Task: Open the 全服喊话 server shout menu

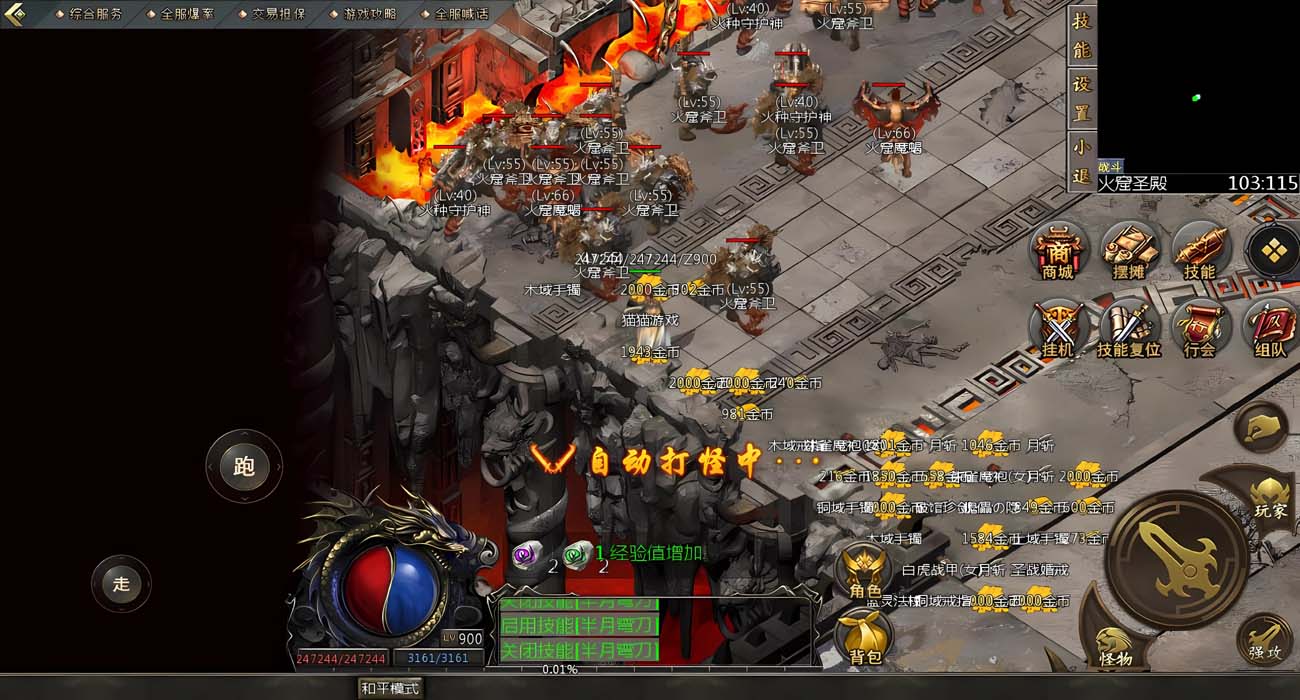Action: click(460, 14)
